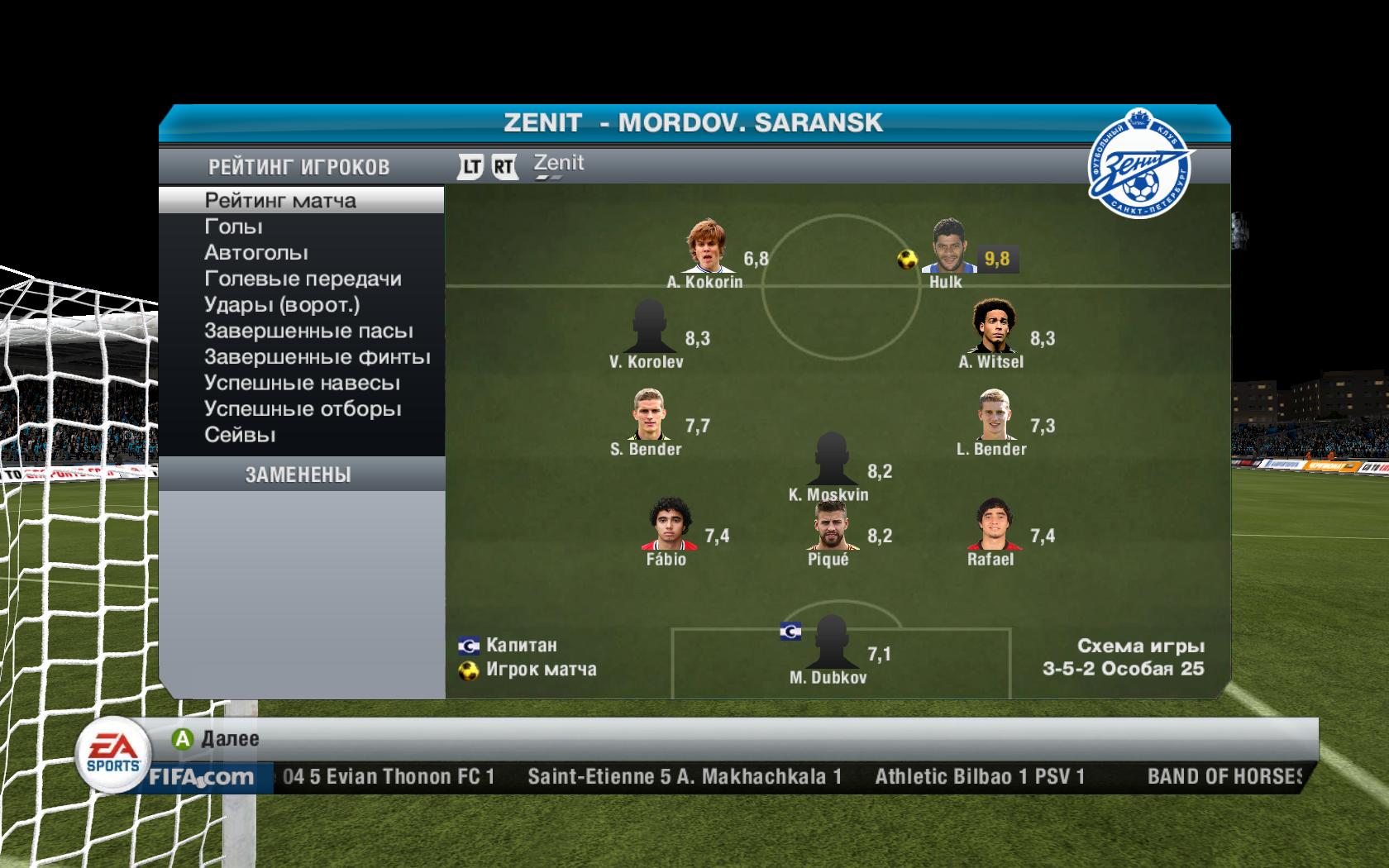Choose the "Автоголы" entry

click(256, 252)
